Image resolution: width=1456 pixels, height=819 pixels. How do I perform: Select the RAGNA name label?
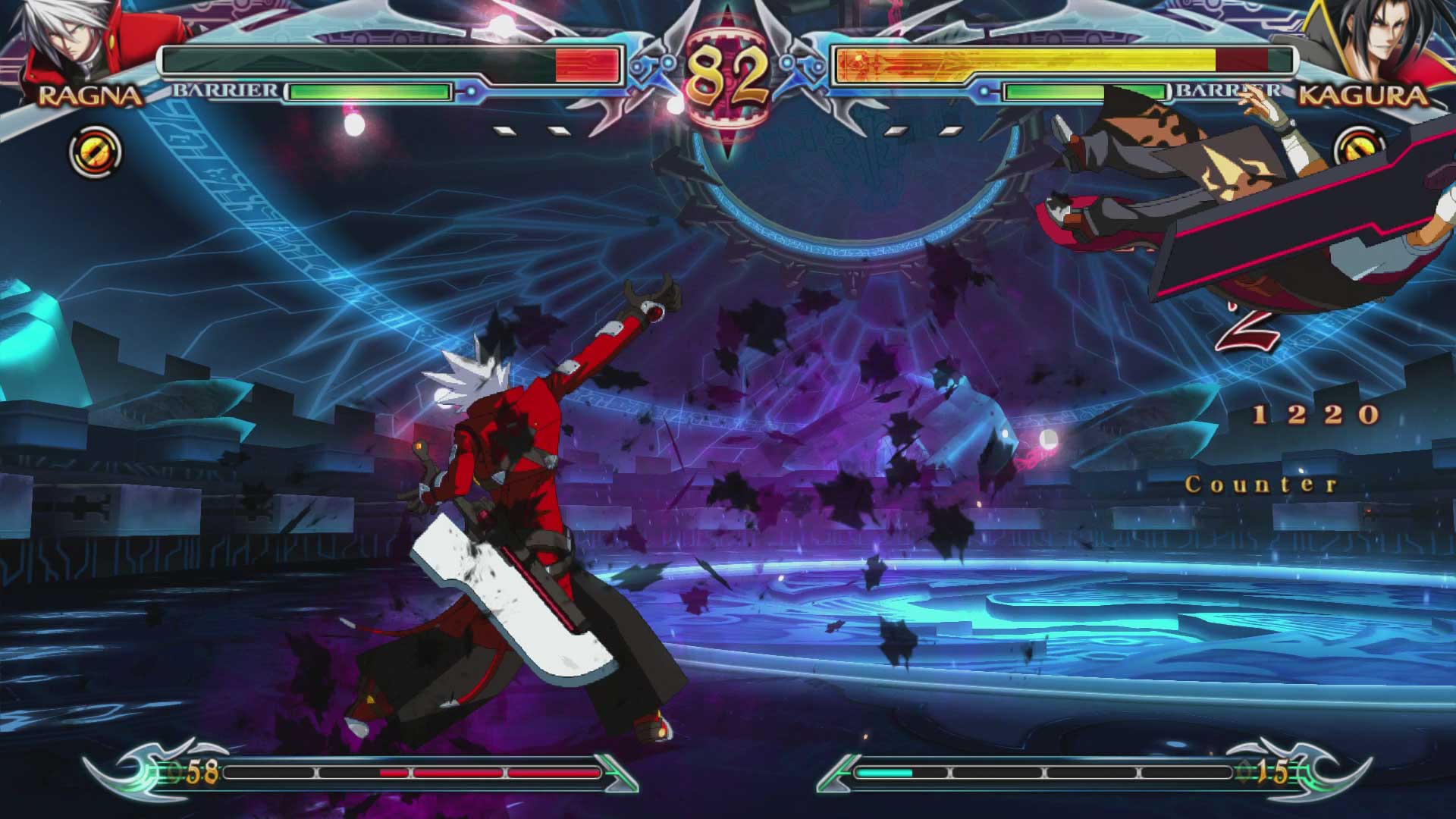pos(89,96)
